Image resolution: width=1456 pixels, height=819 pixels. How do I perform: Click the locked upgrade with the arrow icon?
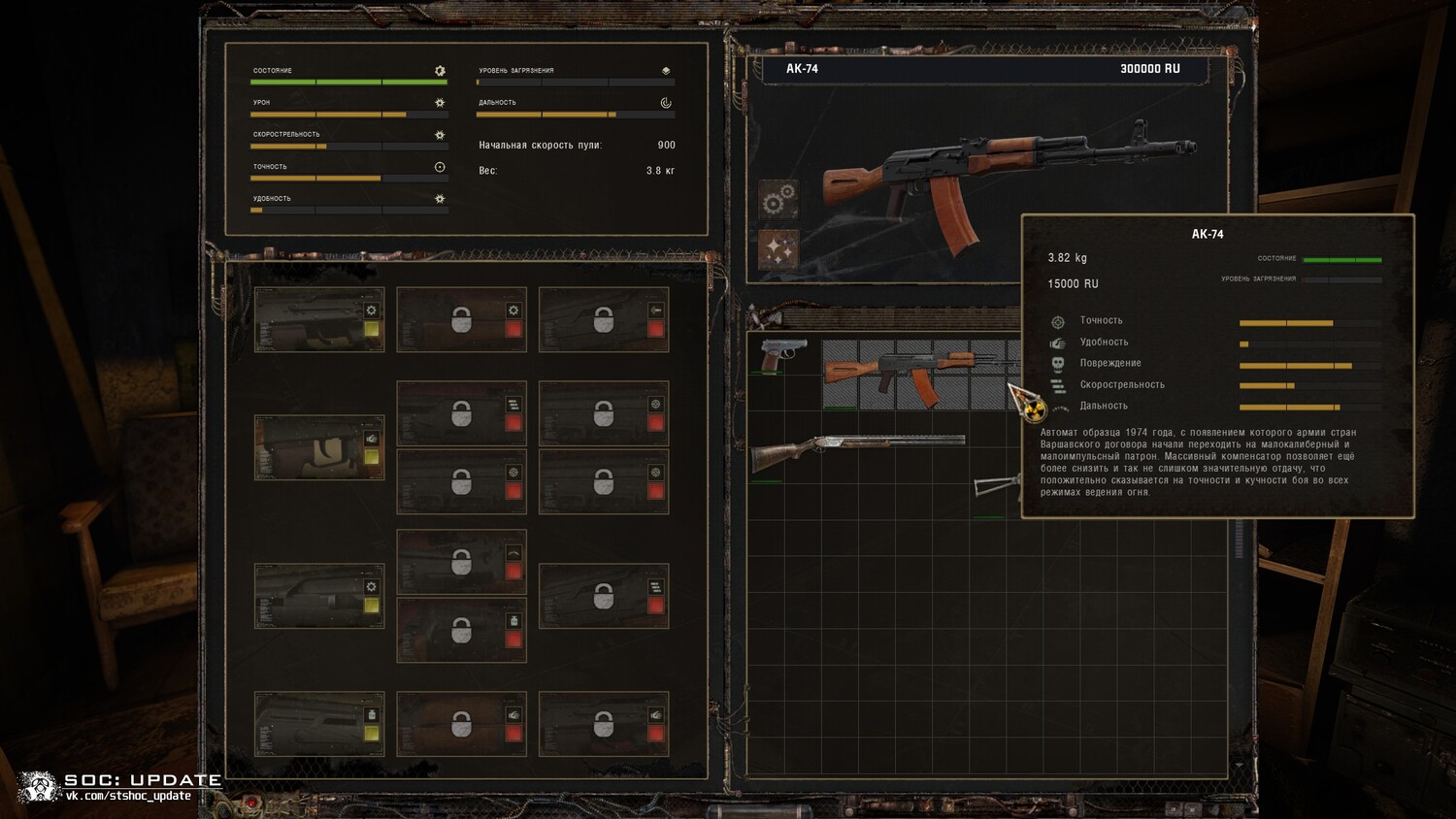pyautogui.click(x=603, y=319)
